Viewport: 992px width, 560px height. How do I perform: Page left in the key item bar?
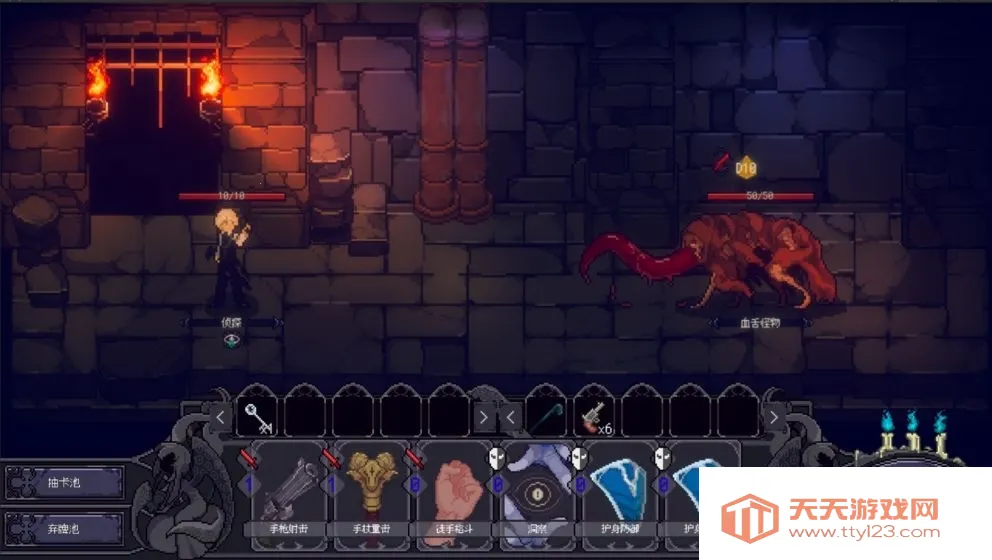click(x=221, y=415)
